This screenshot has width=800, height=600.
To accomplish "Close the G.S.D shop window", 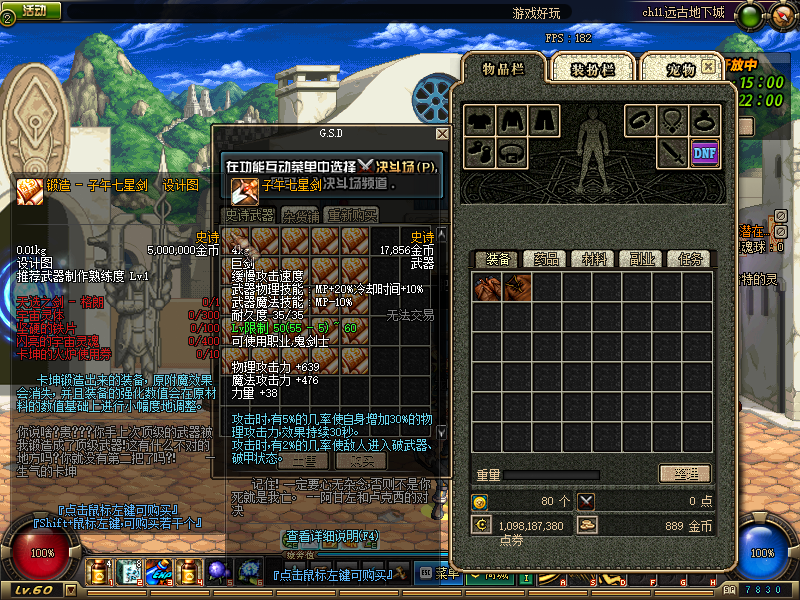I will (x=442, y=133).
